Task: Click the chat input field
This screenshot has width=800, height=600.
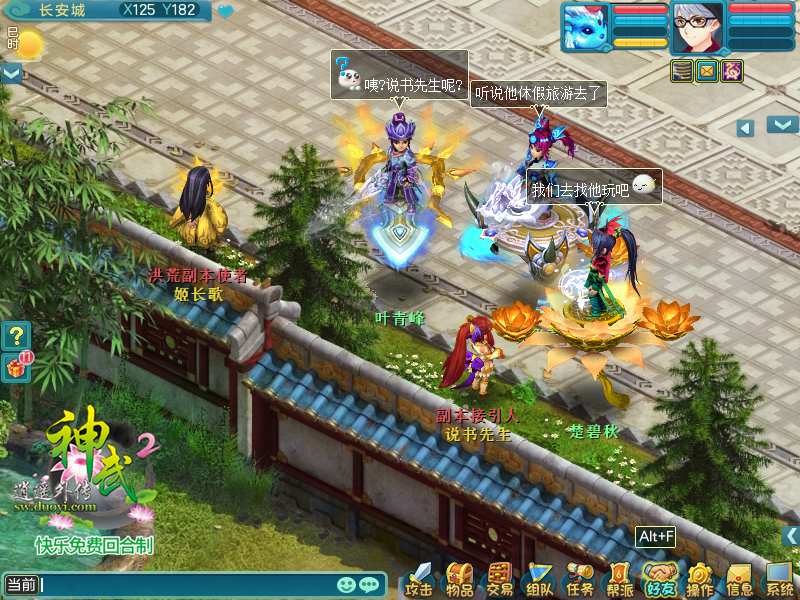Action: (x=185, y=584)
